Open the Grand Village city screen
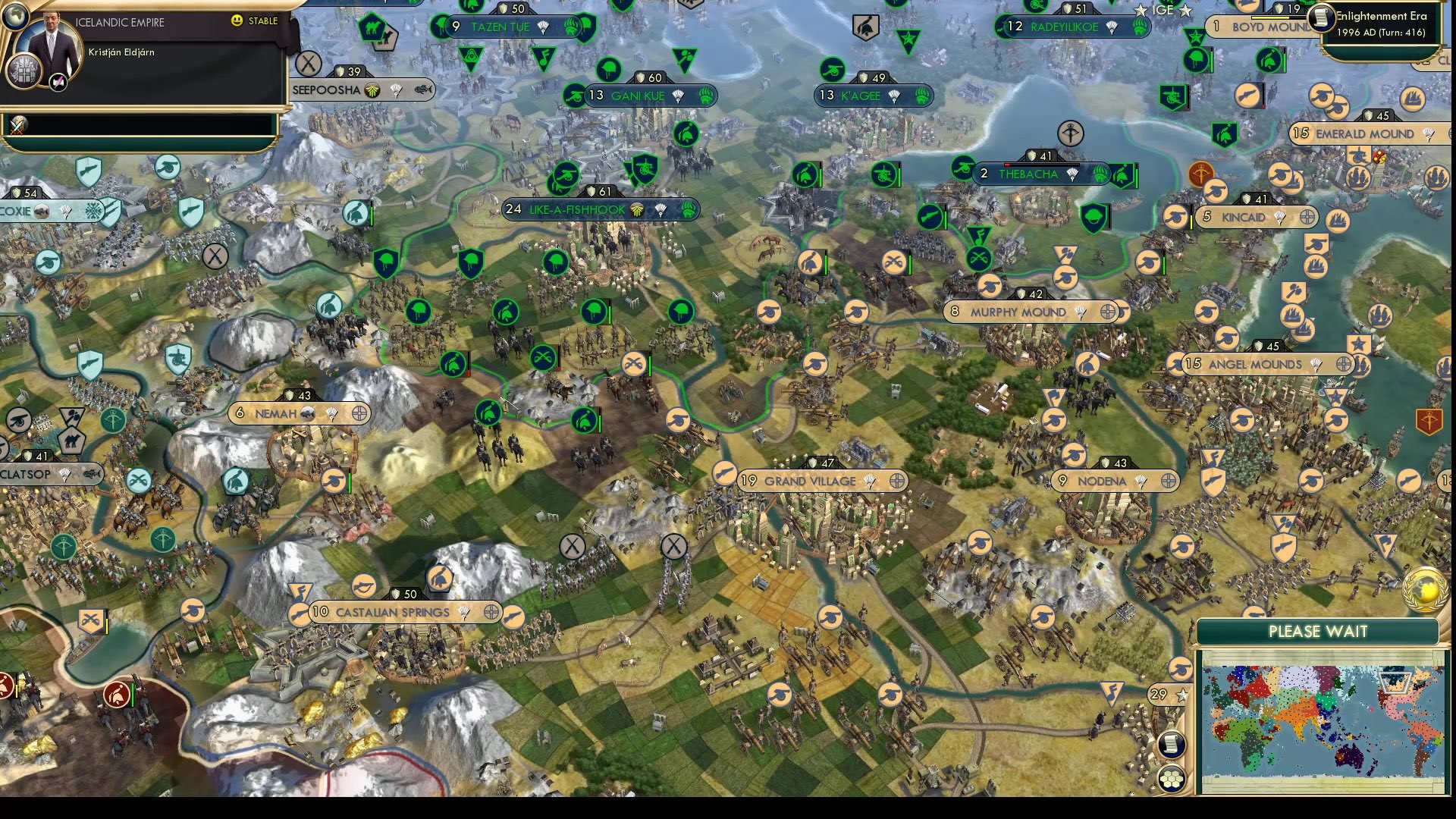 point(809,480)
